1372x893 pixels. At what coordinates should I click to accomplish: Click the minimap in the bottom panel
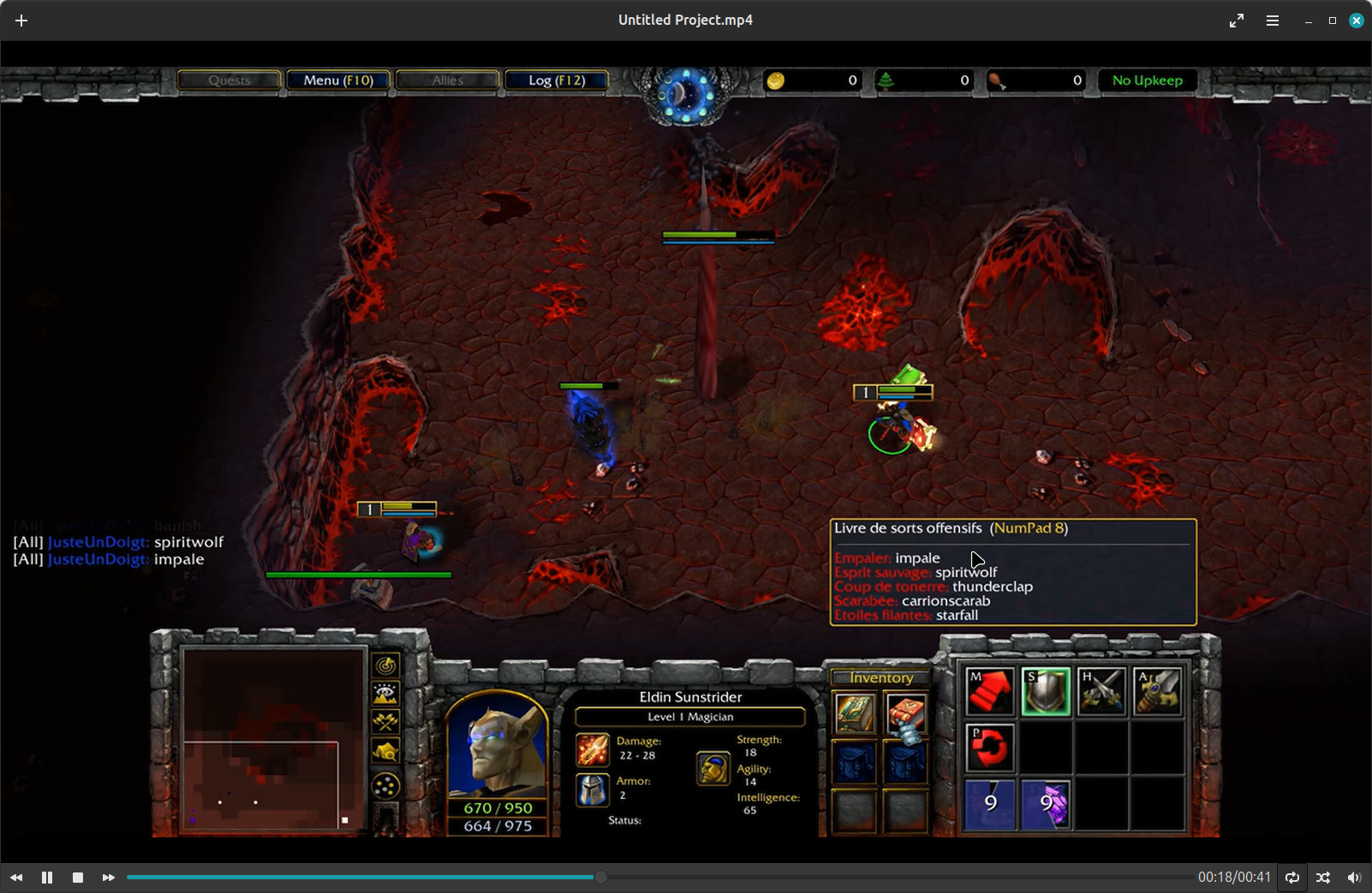pyautogui.click(x=272, y=739)
